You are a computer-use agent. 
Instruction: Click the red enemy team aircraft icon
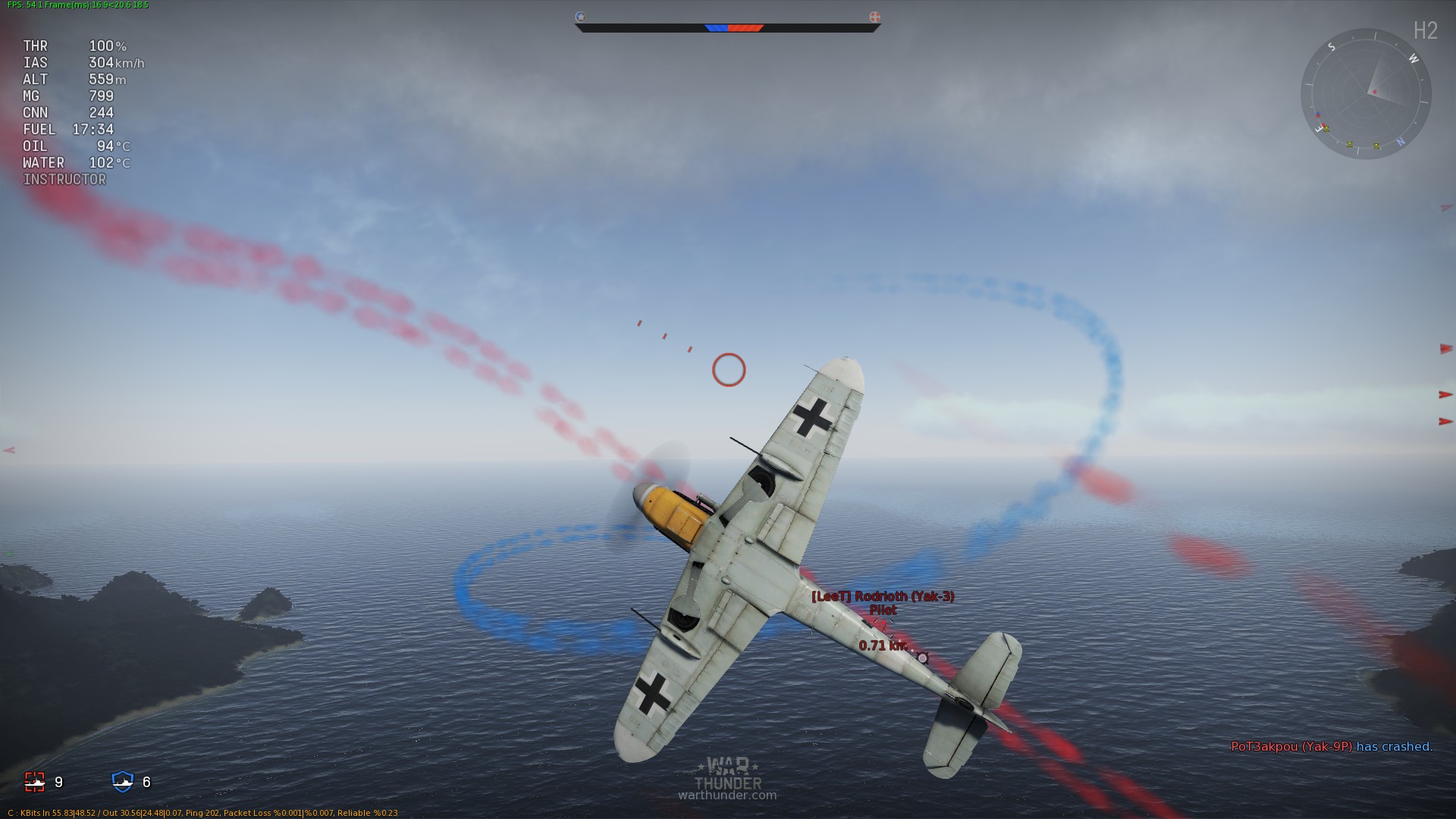tap(35, 781)
